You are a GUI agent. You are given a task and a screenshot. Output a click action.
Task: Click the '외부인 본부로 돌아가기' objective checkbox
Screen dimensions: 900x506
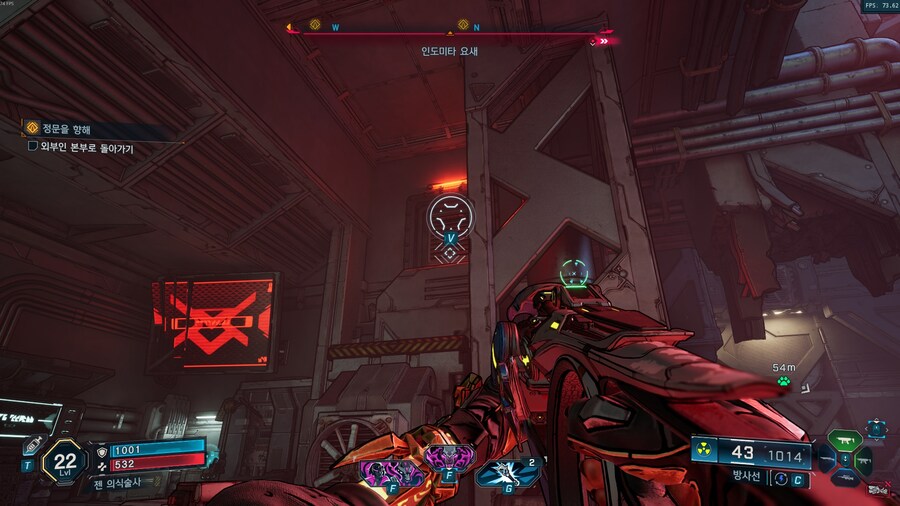coord(33,147)
